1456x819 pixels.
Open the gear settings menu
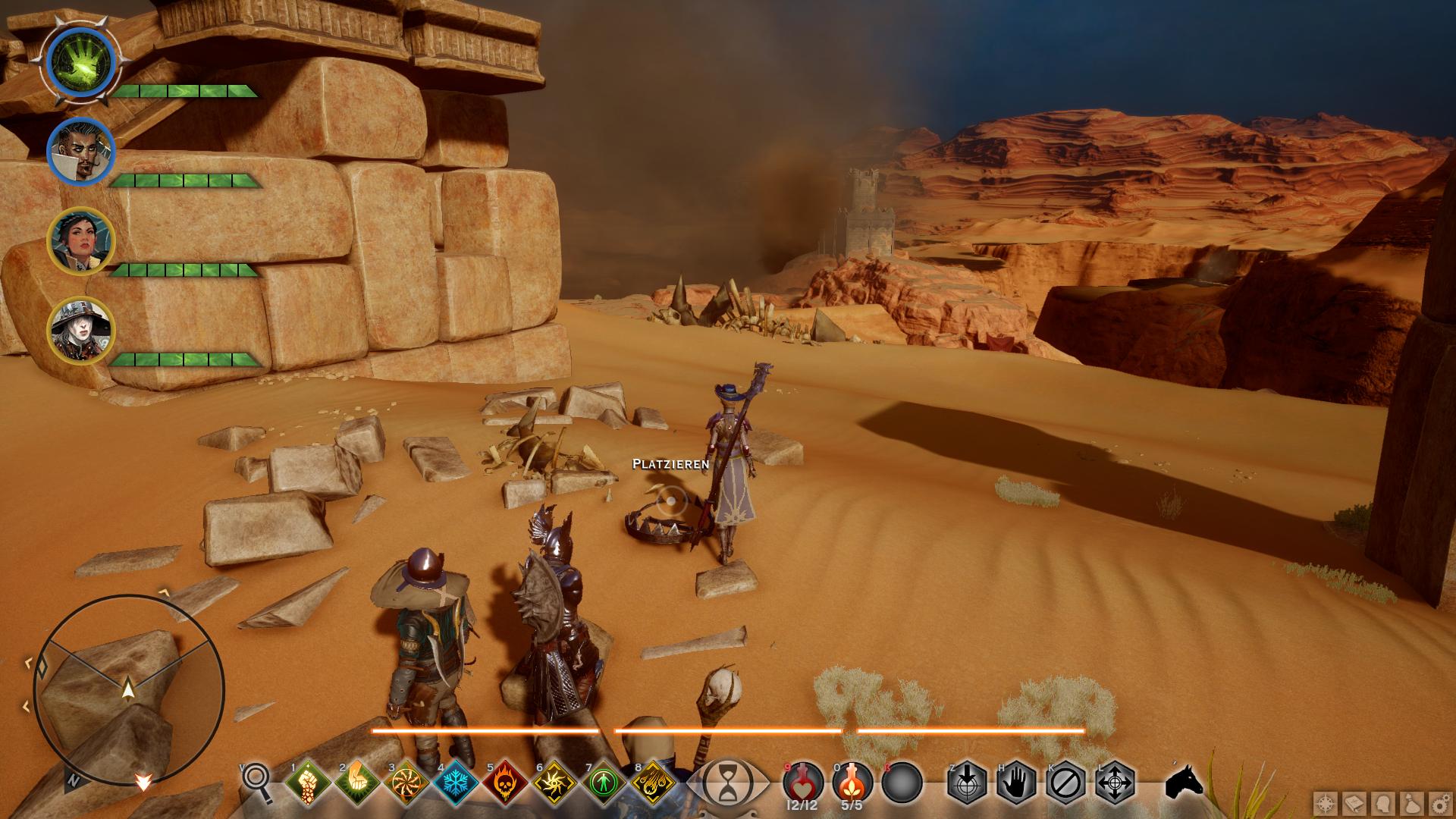(x=1439, y=804)
